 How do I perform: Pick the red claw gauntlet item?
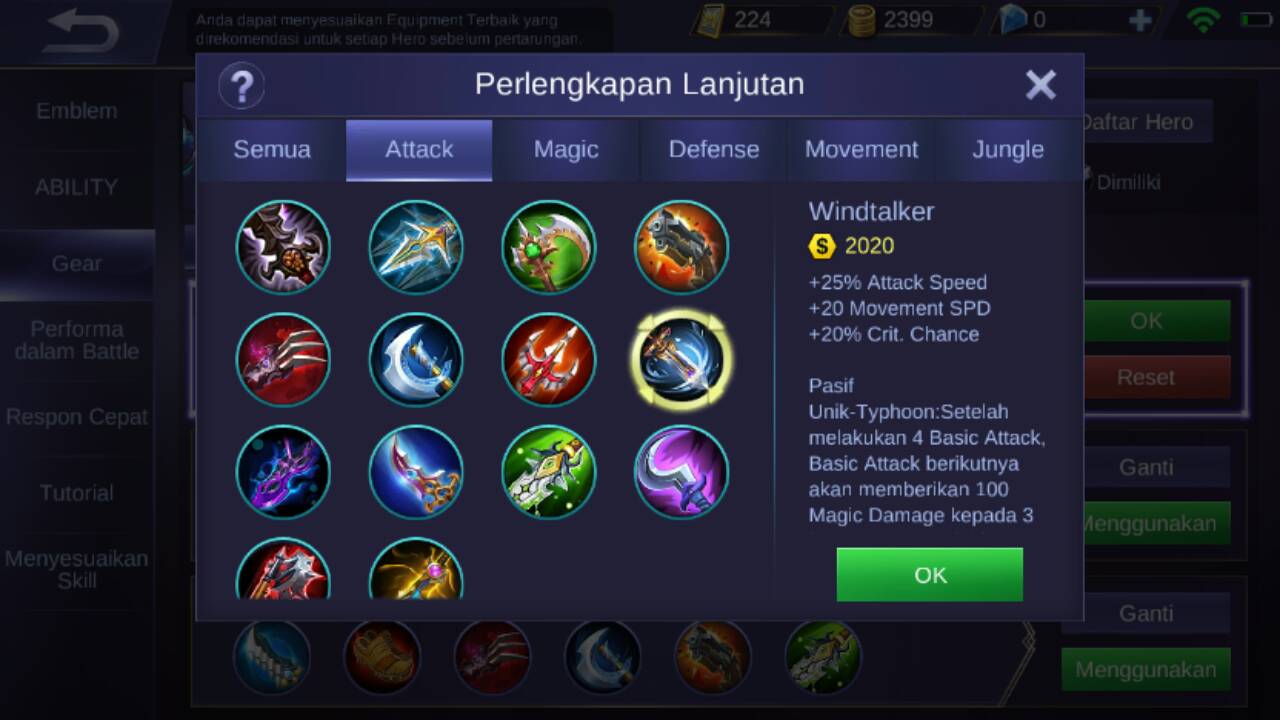tap(284, 359)
